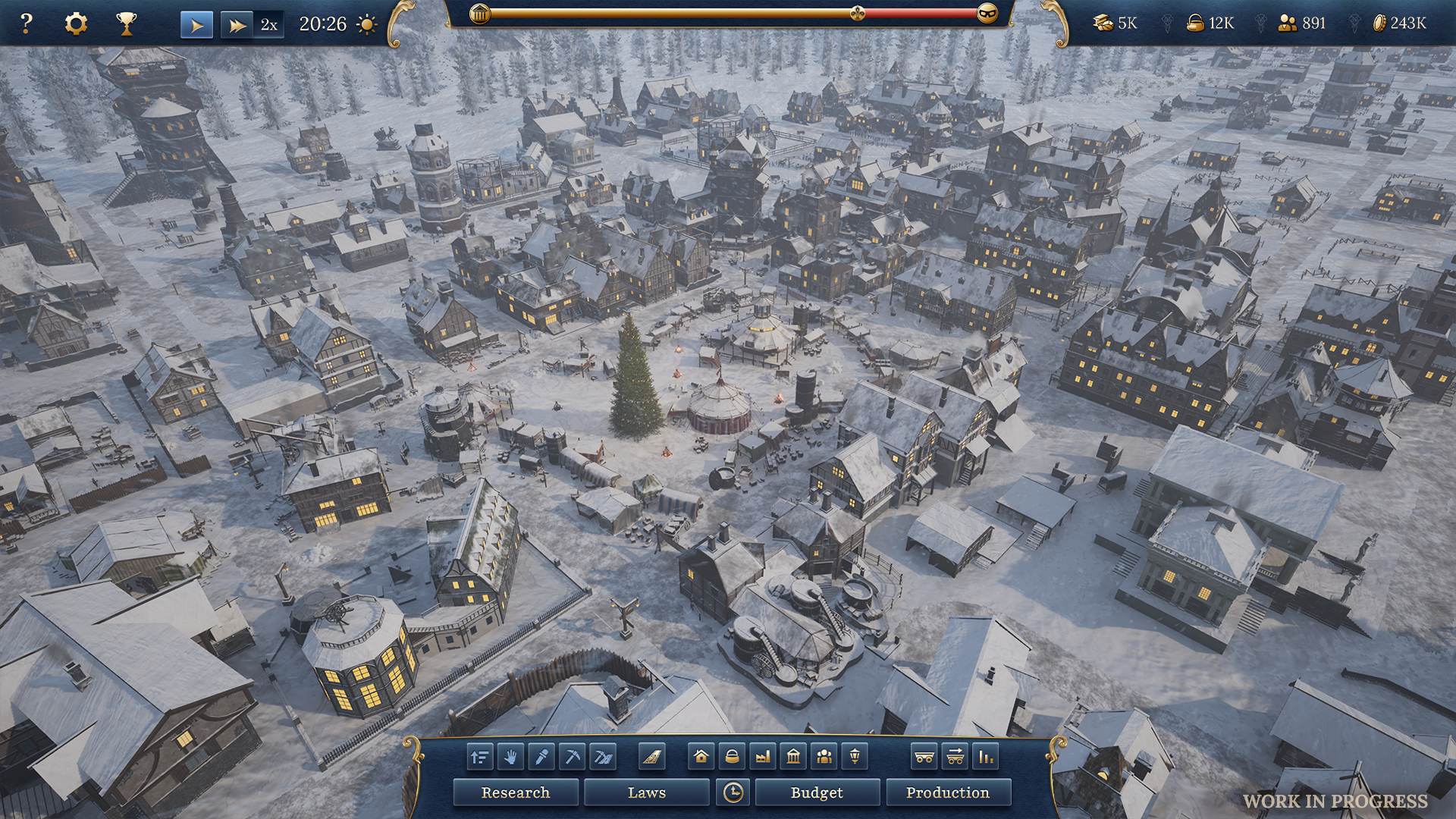Open the housing buildings category
The width and height of the screenshot is (1456, 819).
click(701, 757)
